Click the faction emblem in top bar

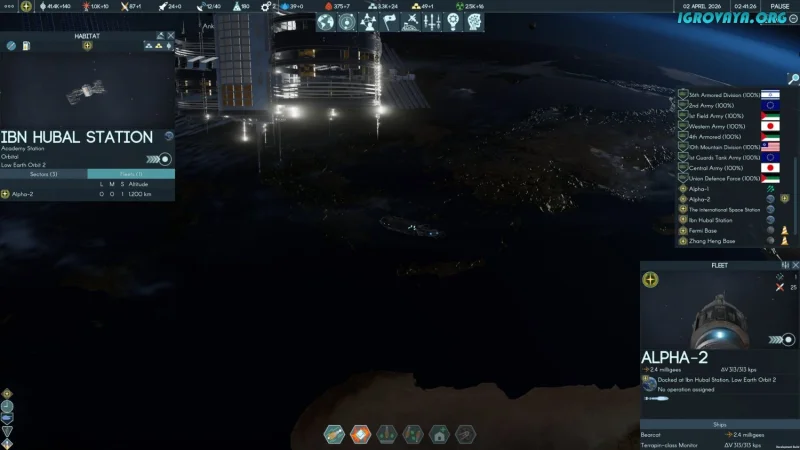tap(26, 6)
